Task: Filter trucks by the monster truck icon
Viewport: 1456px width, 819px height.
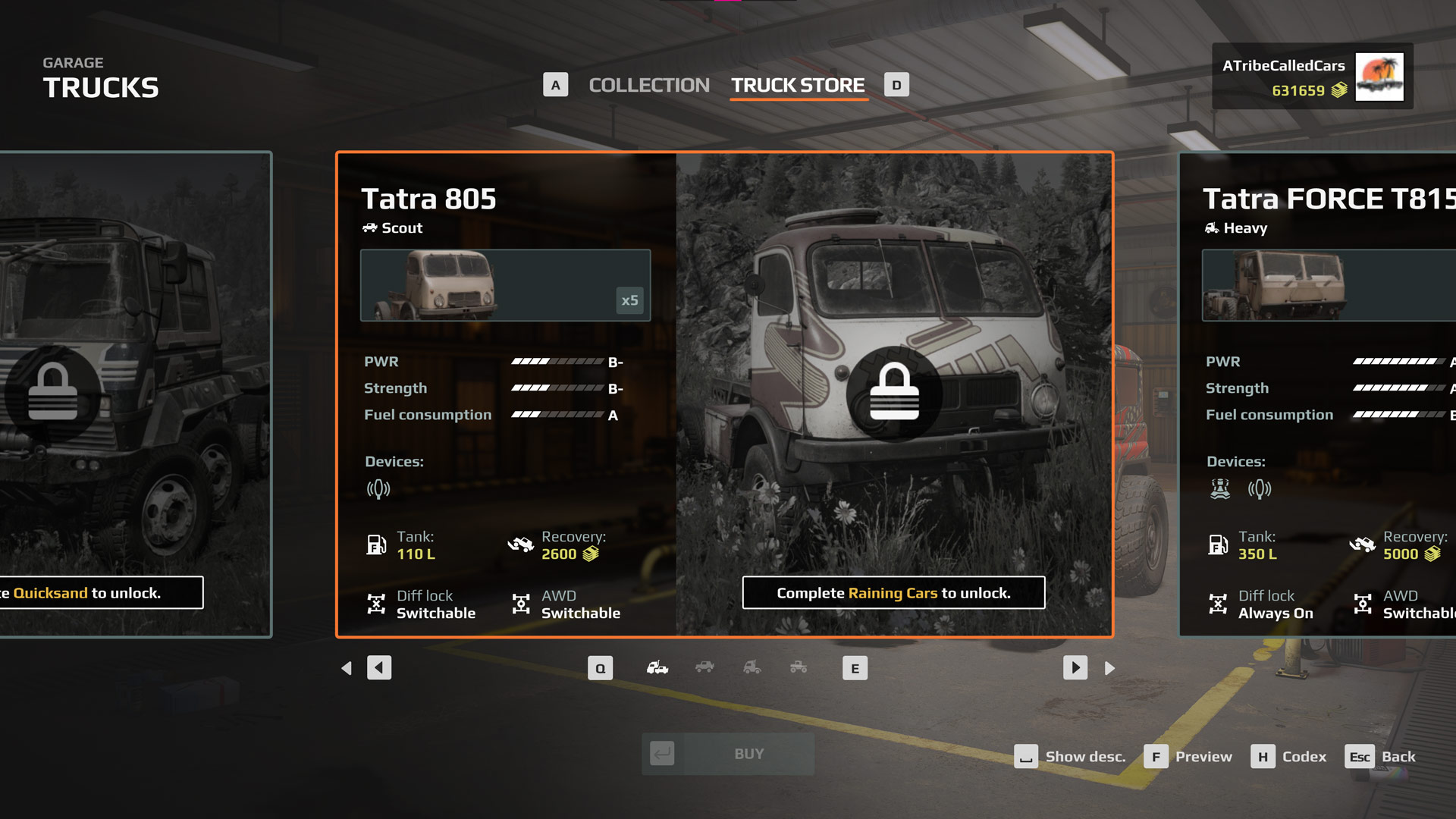Action: (x=799, y=668)
